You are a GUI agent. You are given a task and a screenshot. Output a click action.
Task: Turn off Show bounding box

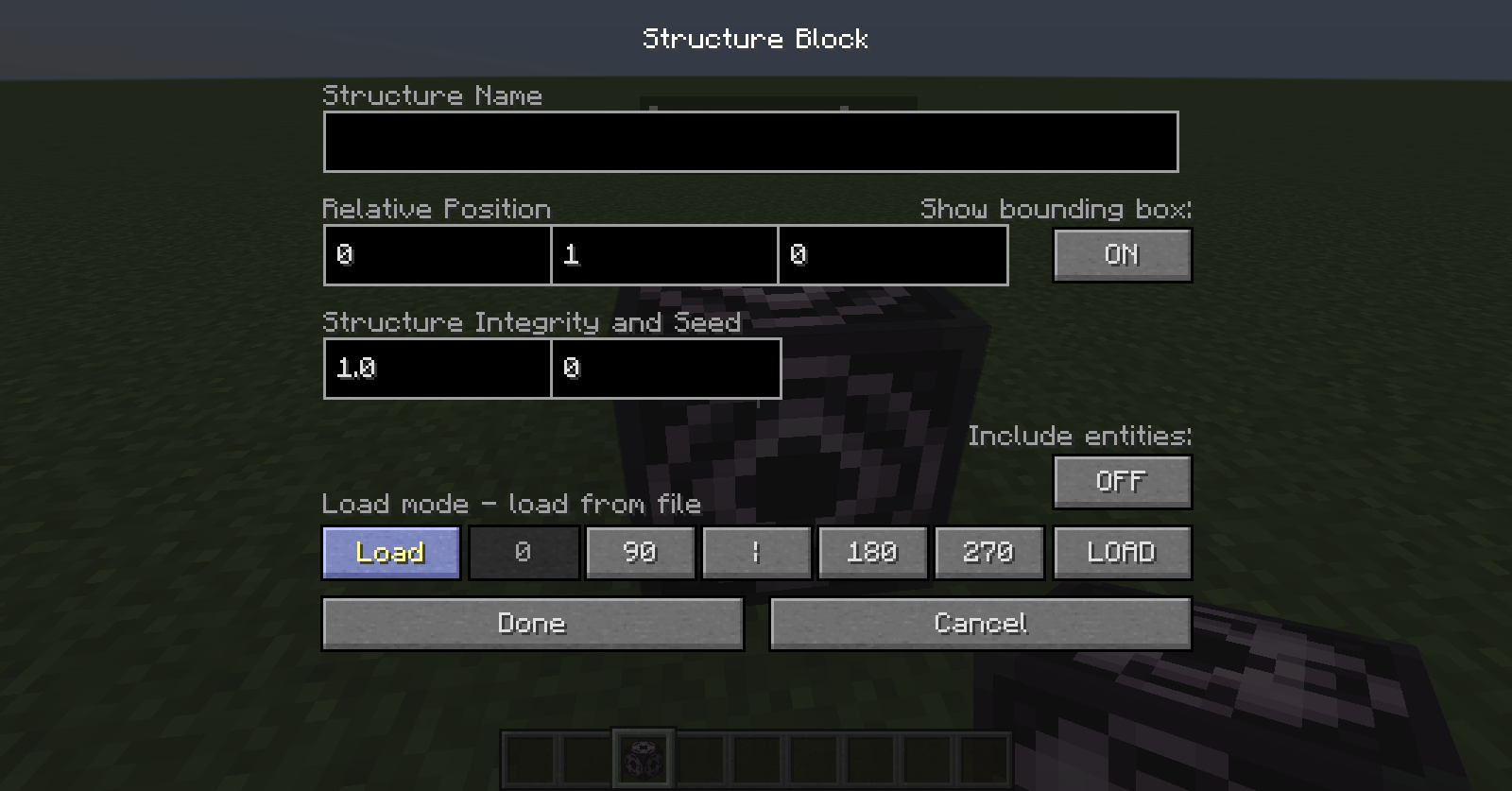pyautogui.click(x=1122, y=254)
